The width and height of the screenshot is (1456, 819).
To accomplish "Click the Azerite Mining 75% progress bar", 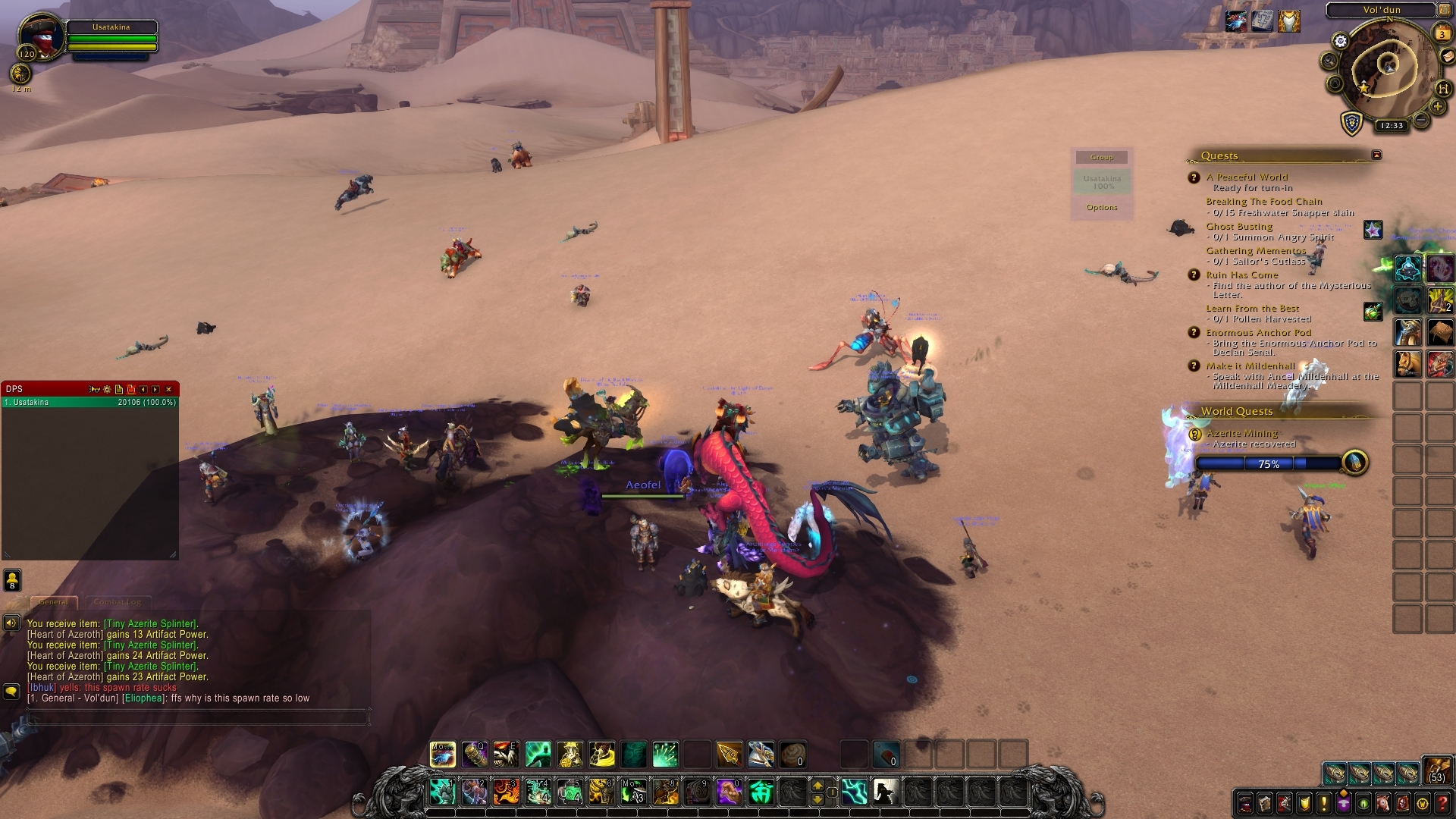I will tap(1268, 463).
